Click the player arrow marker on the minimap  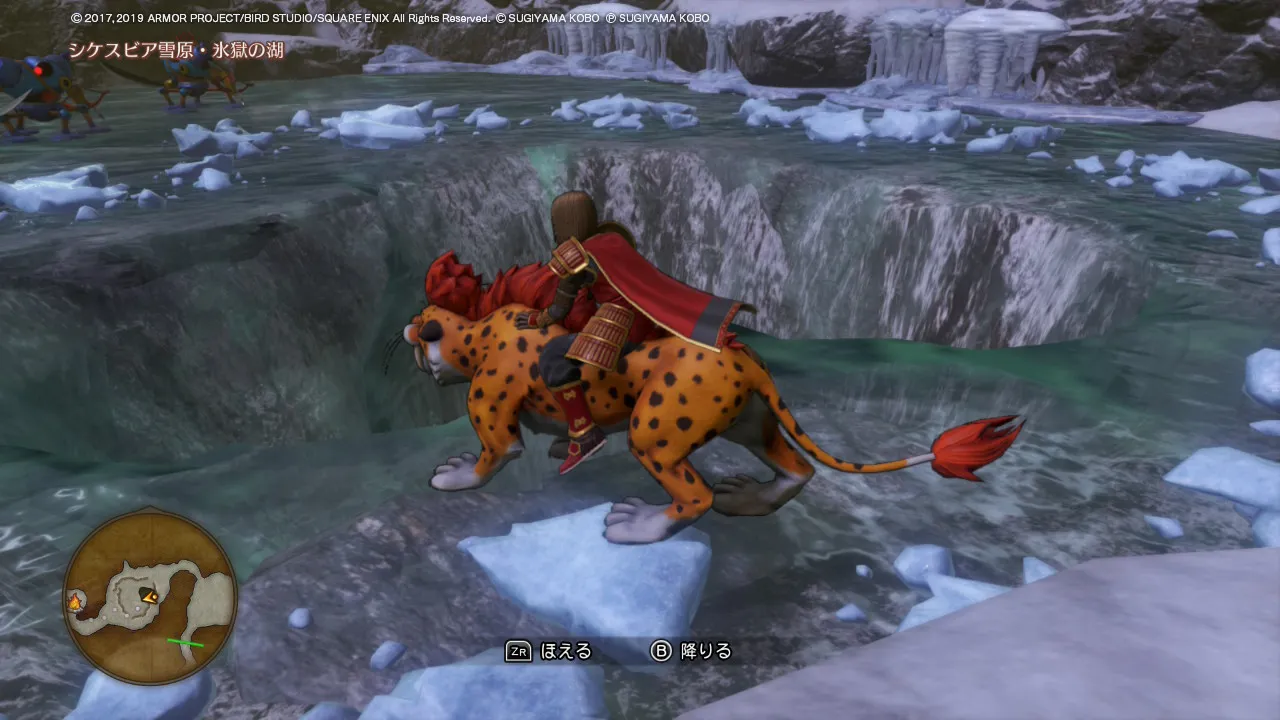click(x=150, y=597)
